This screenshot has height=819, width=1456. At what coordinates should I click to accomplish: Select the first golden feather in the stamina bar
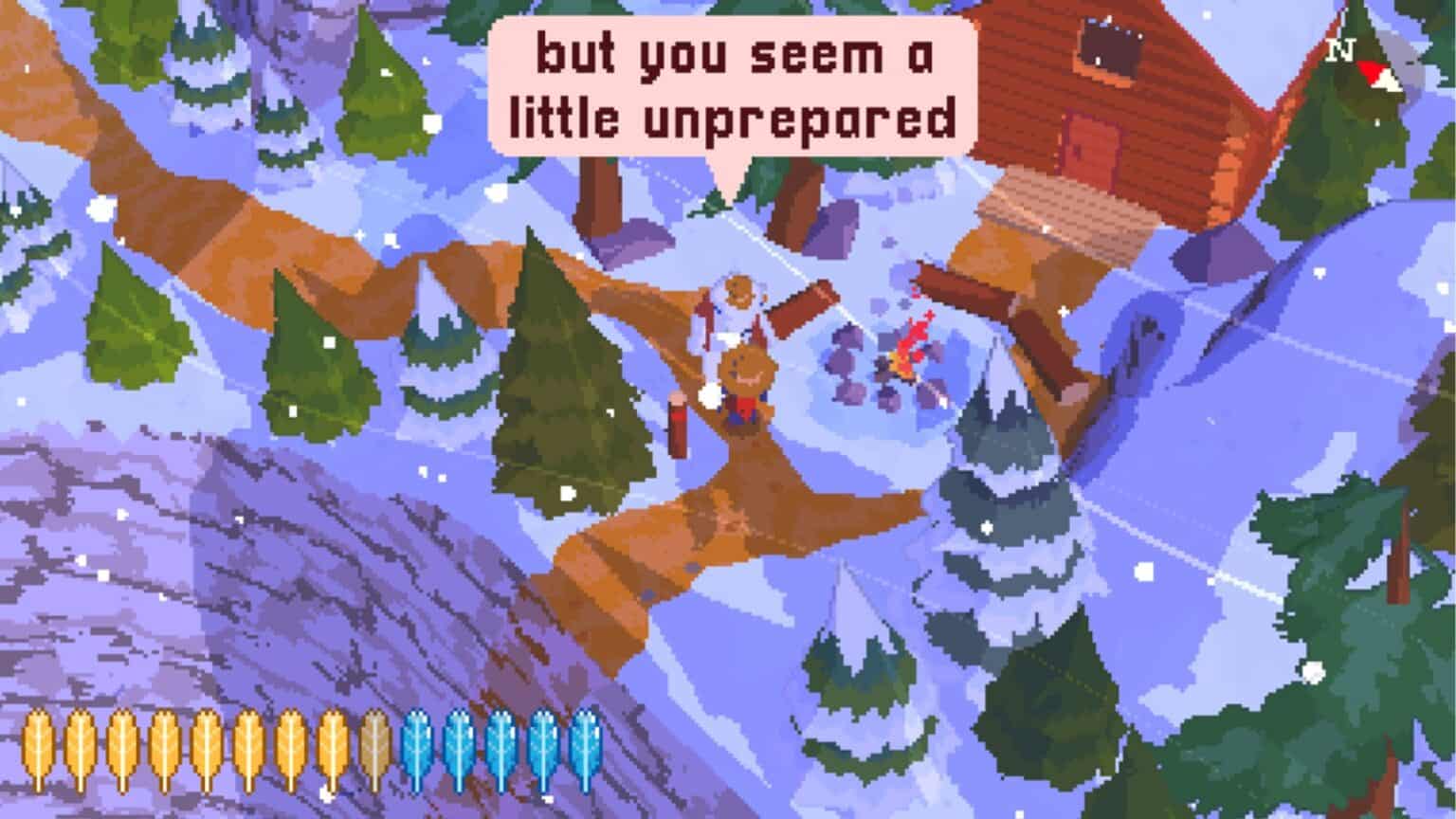pyautogui.click(x=38, y=745)
